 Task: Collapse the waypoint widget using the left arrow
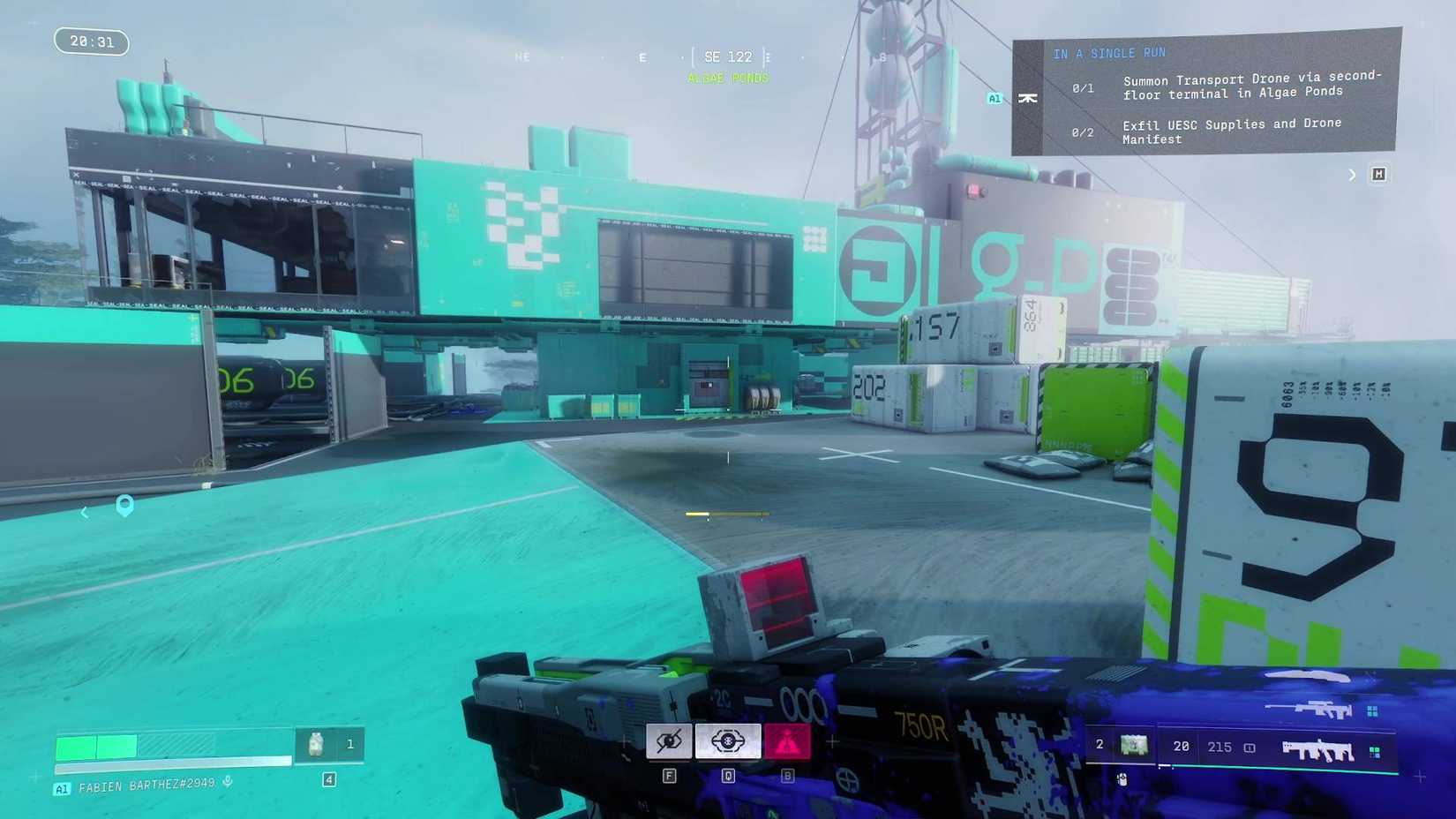coord(84,512)
